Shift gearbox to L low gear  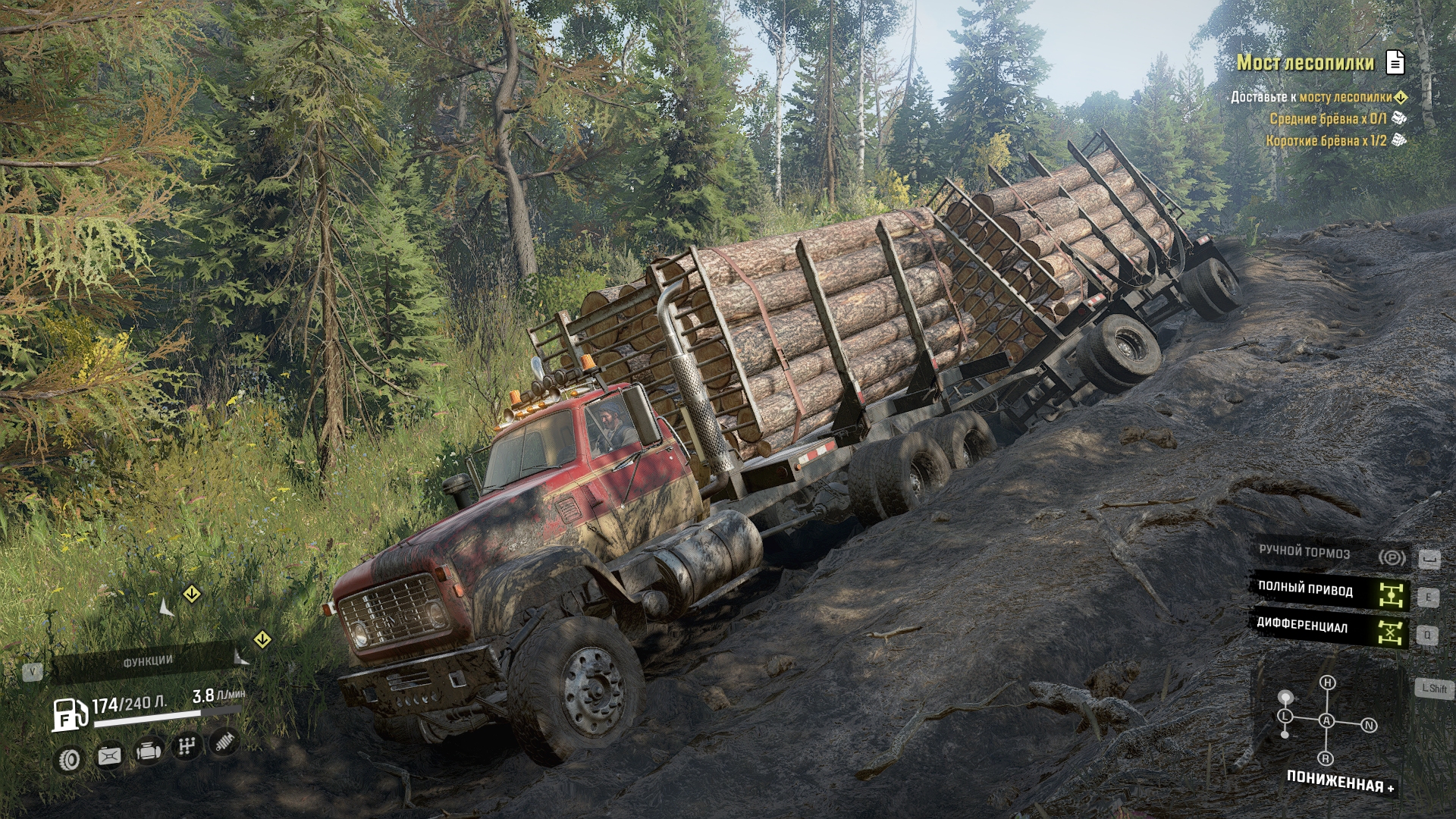click(x=1285, y=717)
